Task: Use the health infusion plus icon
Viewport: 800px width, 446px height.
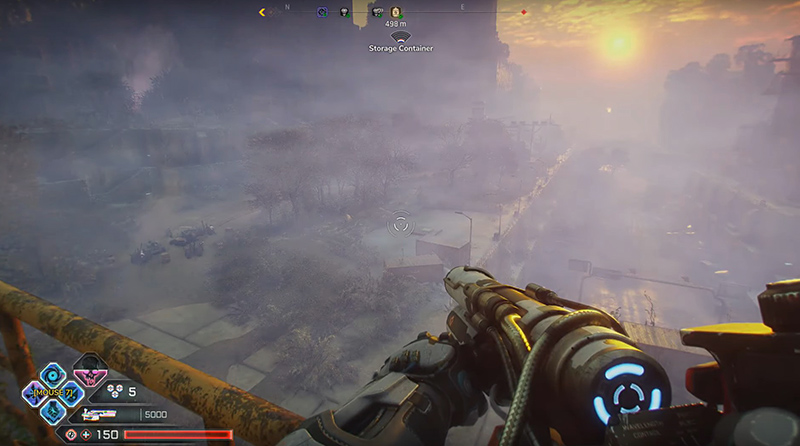Action: pyautogui.click(x=86, y=434)
